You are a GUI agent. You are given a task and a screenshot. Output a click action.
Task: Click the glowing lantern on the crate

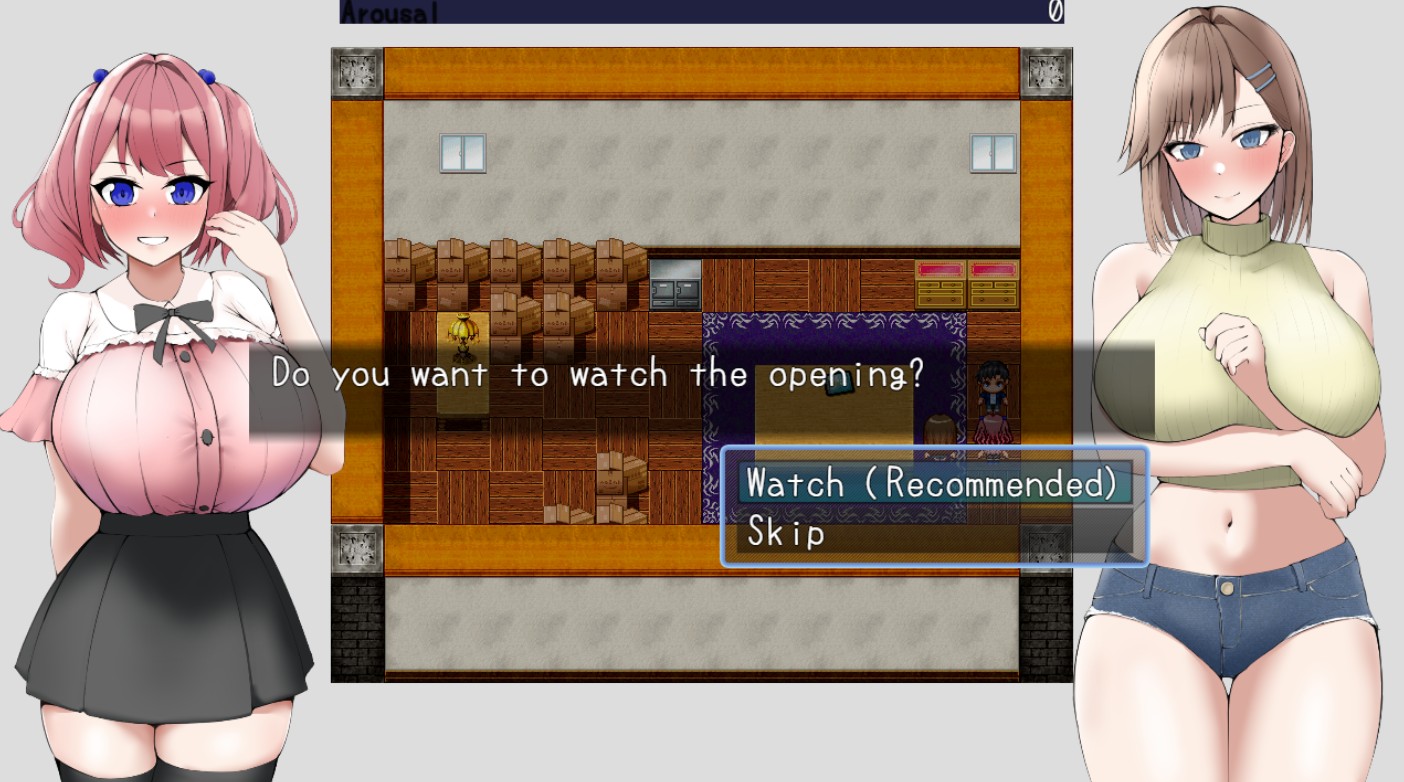tap(462, 331)
